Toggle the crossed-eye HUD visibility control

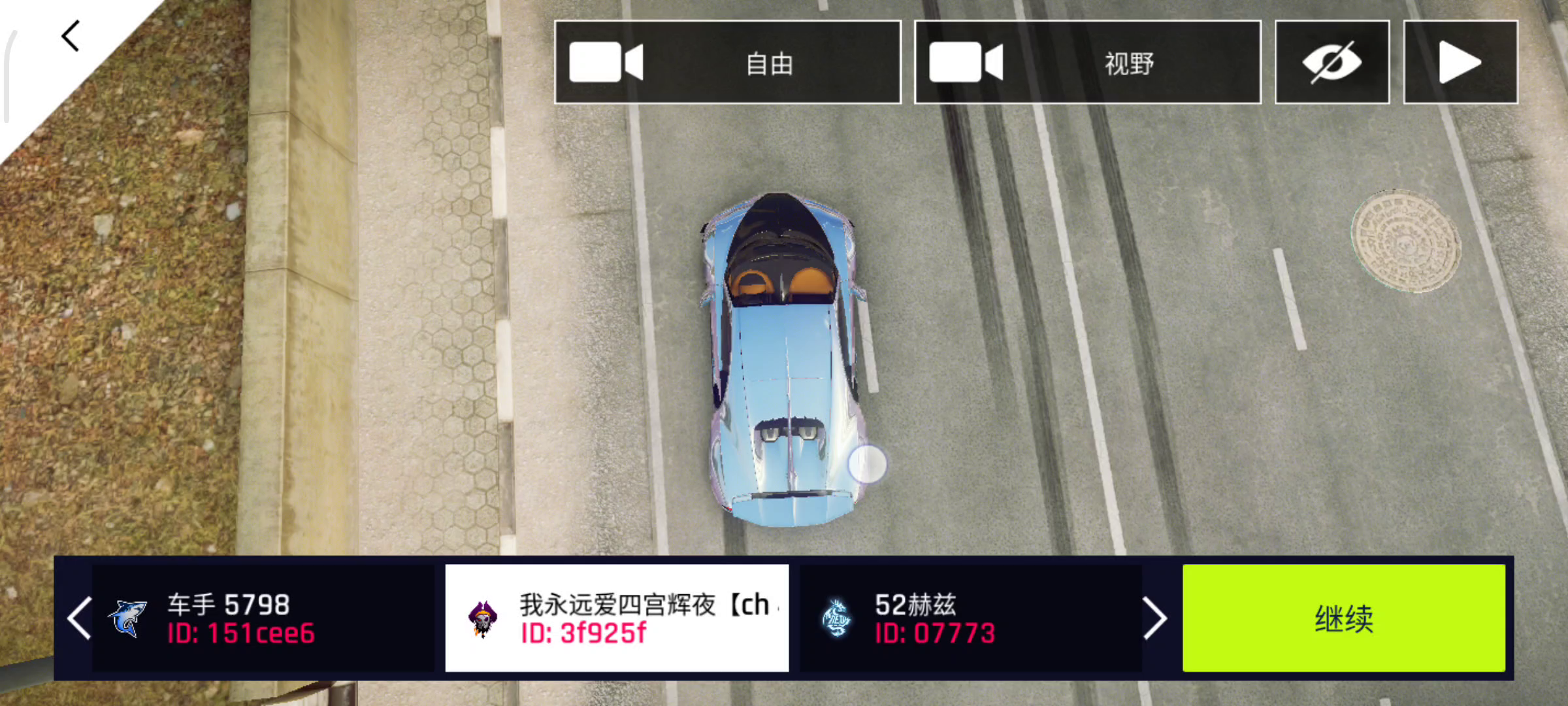(1333, 62)
